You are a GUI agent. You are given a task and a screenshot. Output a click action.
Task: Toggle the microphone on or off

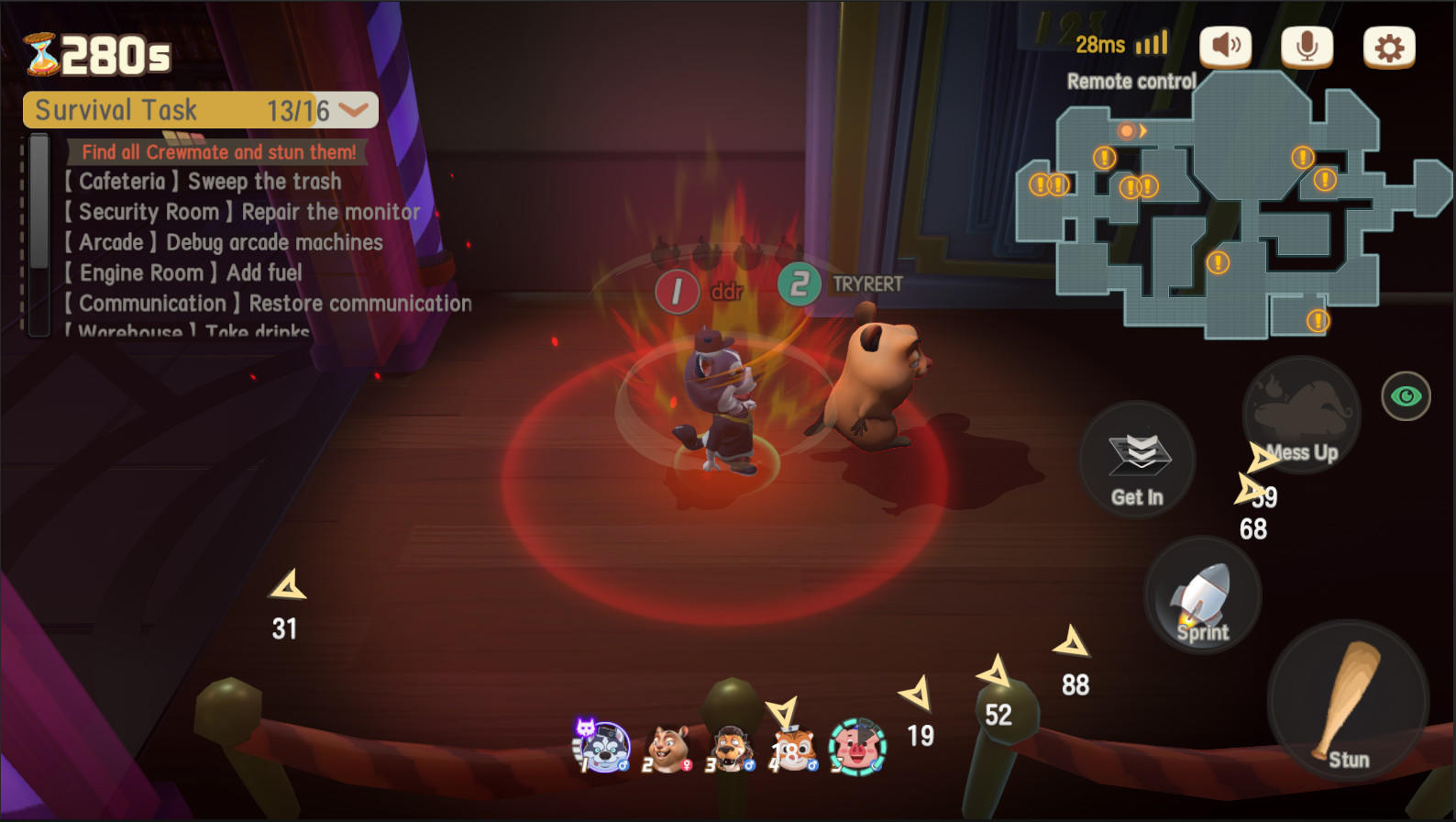coord(1306,46)
